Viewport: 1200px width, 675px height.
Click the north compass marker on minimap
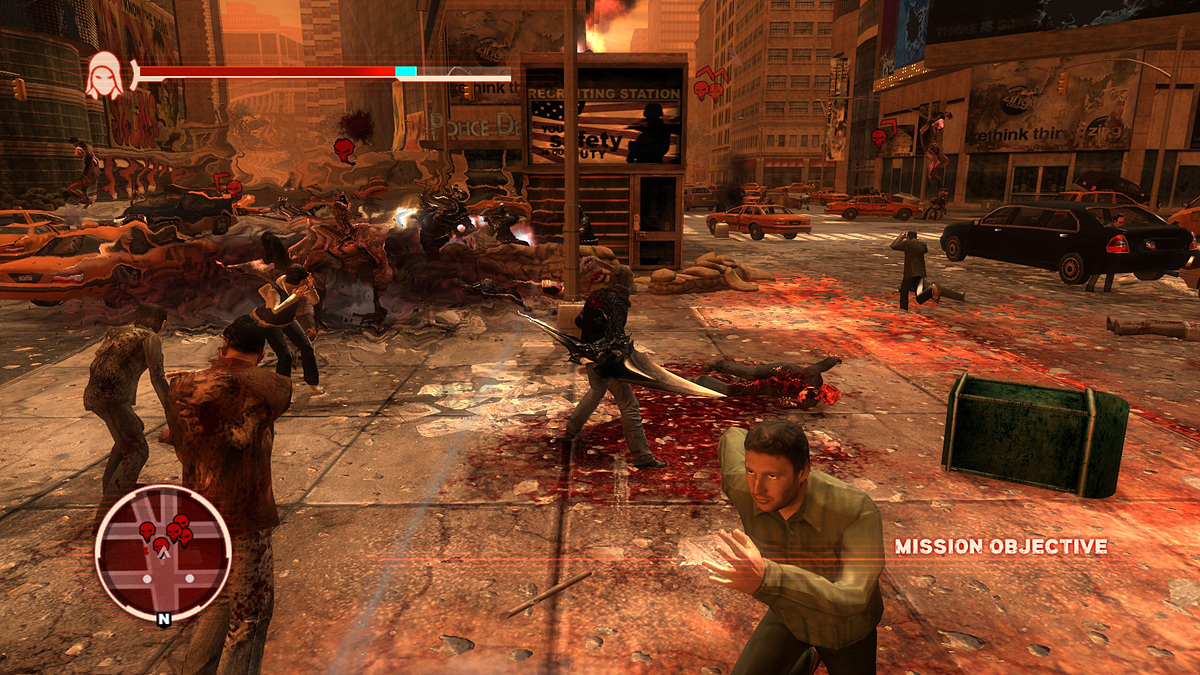pos(163,618)
